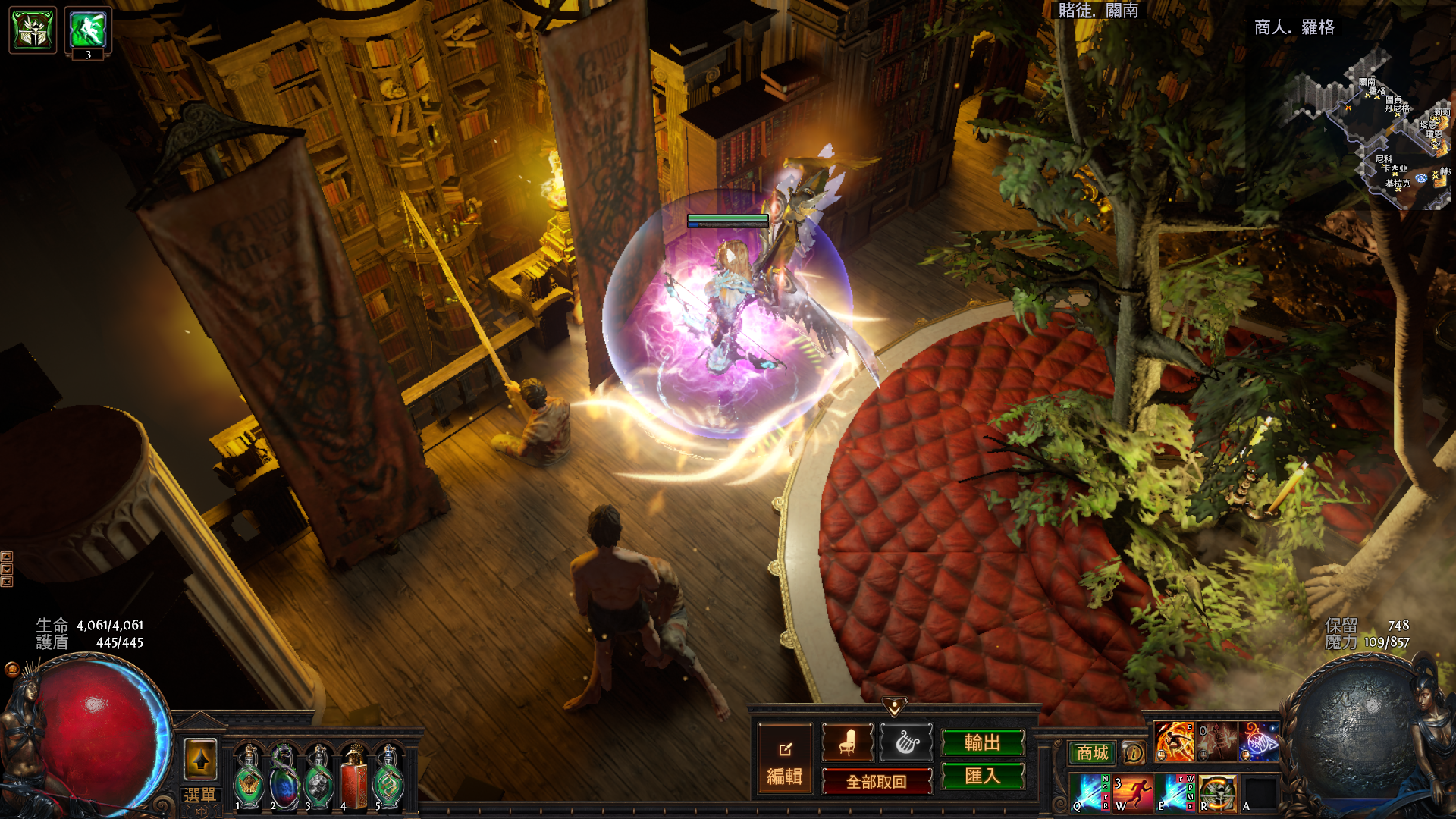The image size is (1456, 819).
Task: Activate the skull aura skill on R
Action: [1217, 792]
